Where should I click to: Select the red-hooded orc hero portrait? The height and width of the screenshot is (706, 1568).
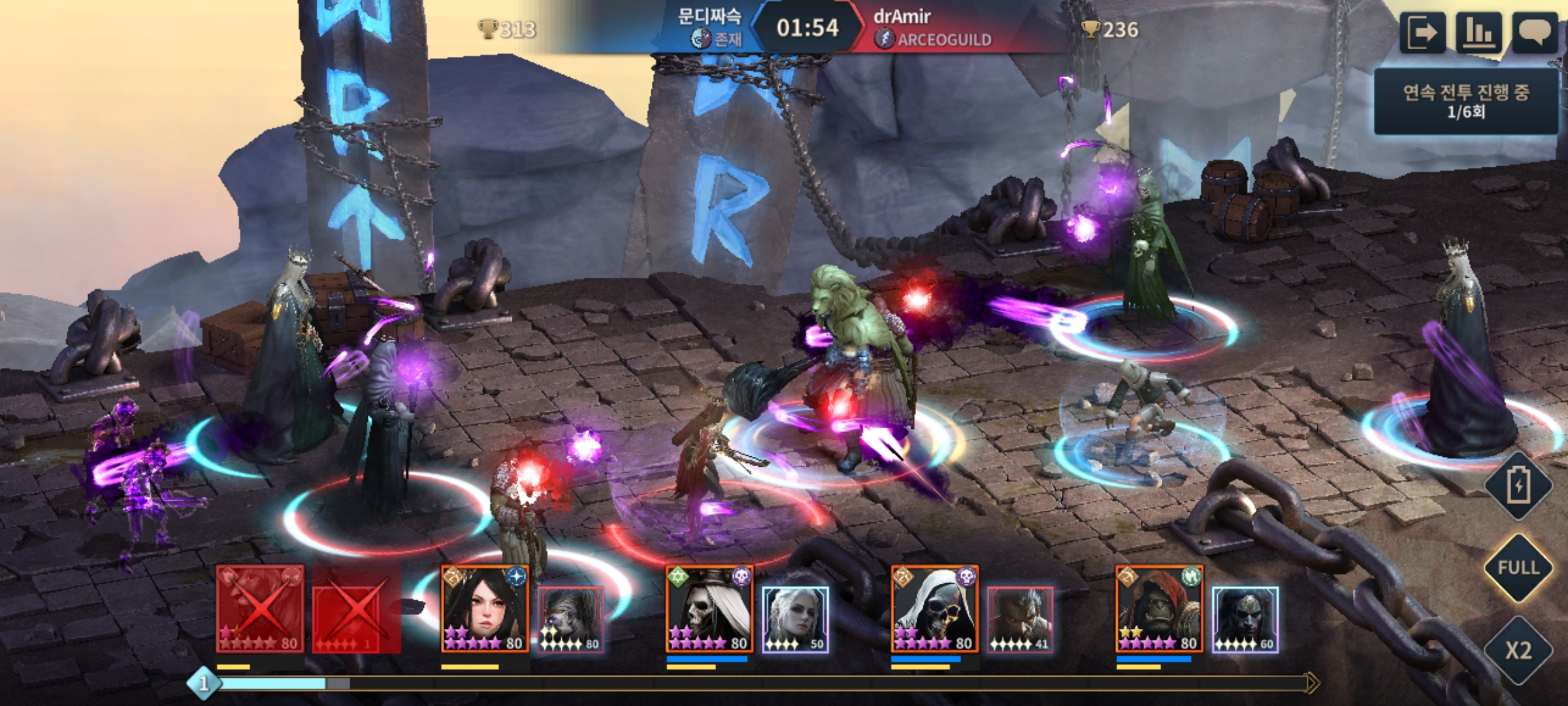pos(1160,609)
